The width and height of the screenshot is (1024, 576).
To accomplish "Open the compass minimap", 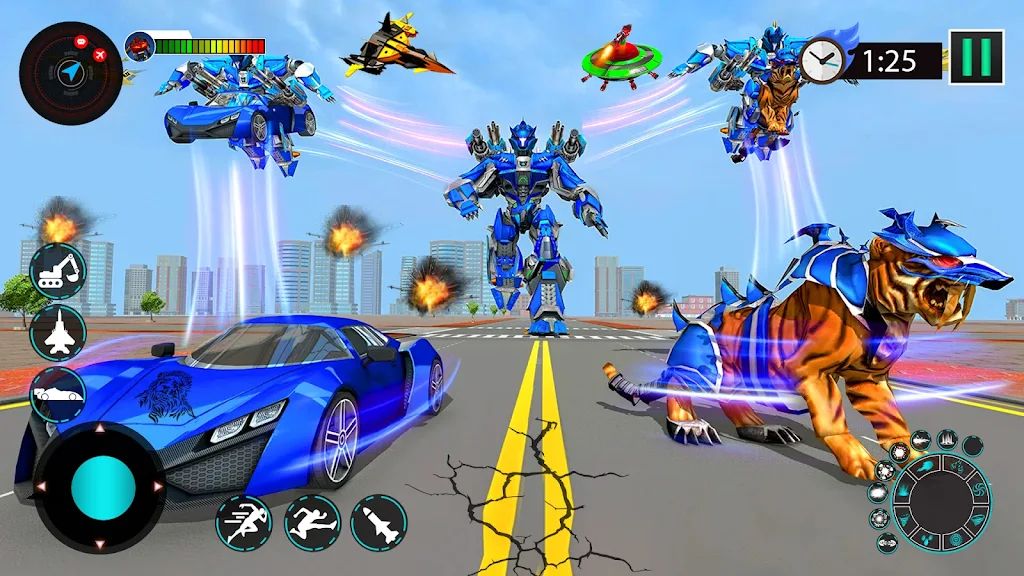I will [70, 72].
